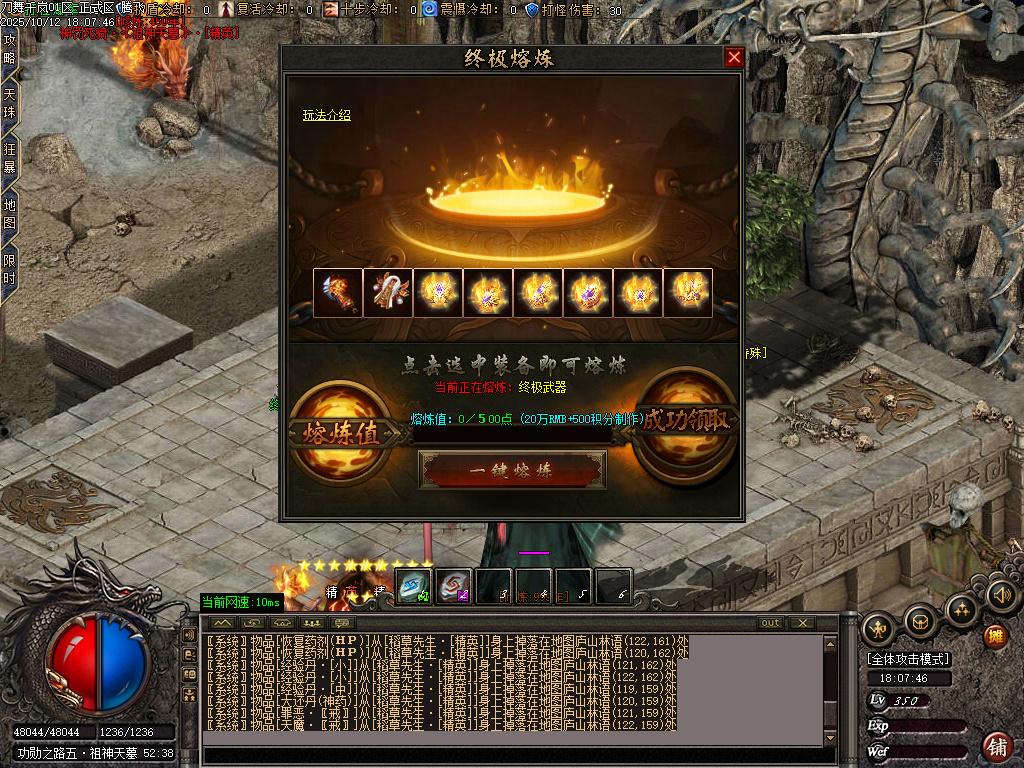This screenshot has width=1024, height=768.
Task: Open the 玩法介绍 gameplay intro link
Action: (327, 115)
